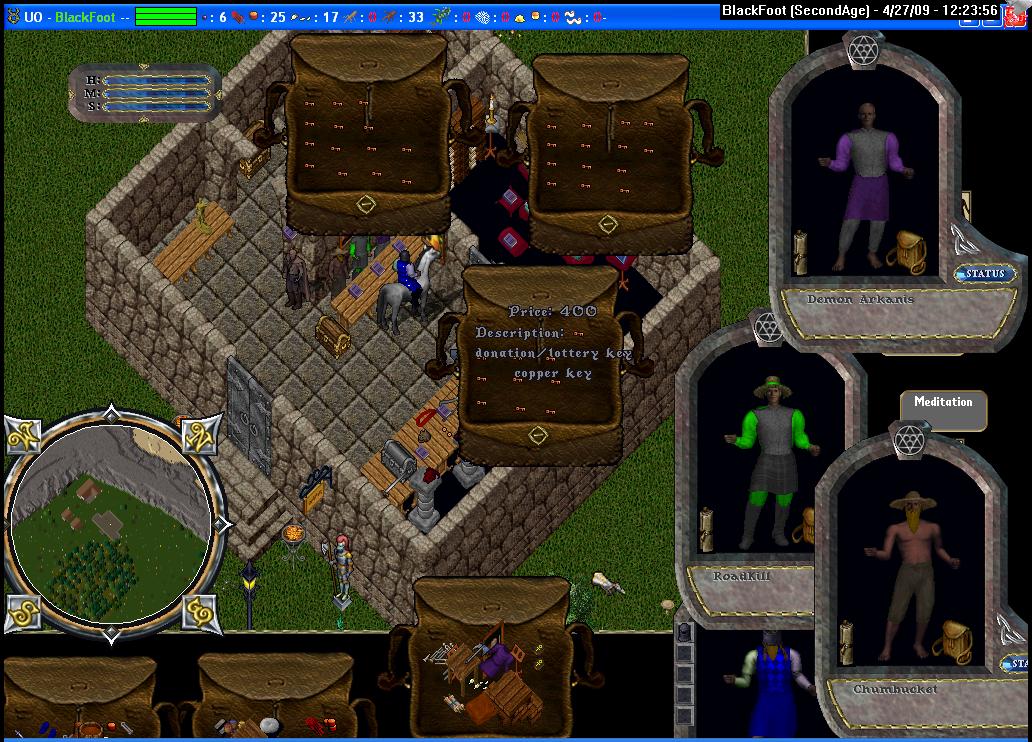Toggle the war mode knot beside Demon Arkanis
Viewport: 1032px width, 742px height.
[x=963, y=237]
